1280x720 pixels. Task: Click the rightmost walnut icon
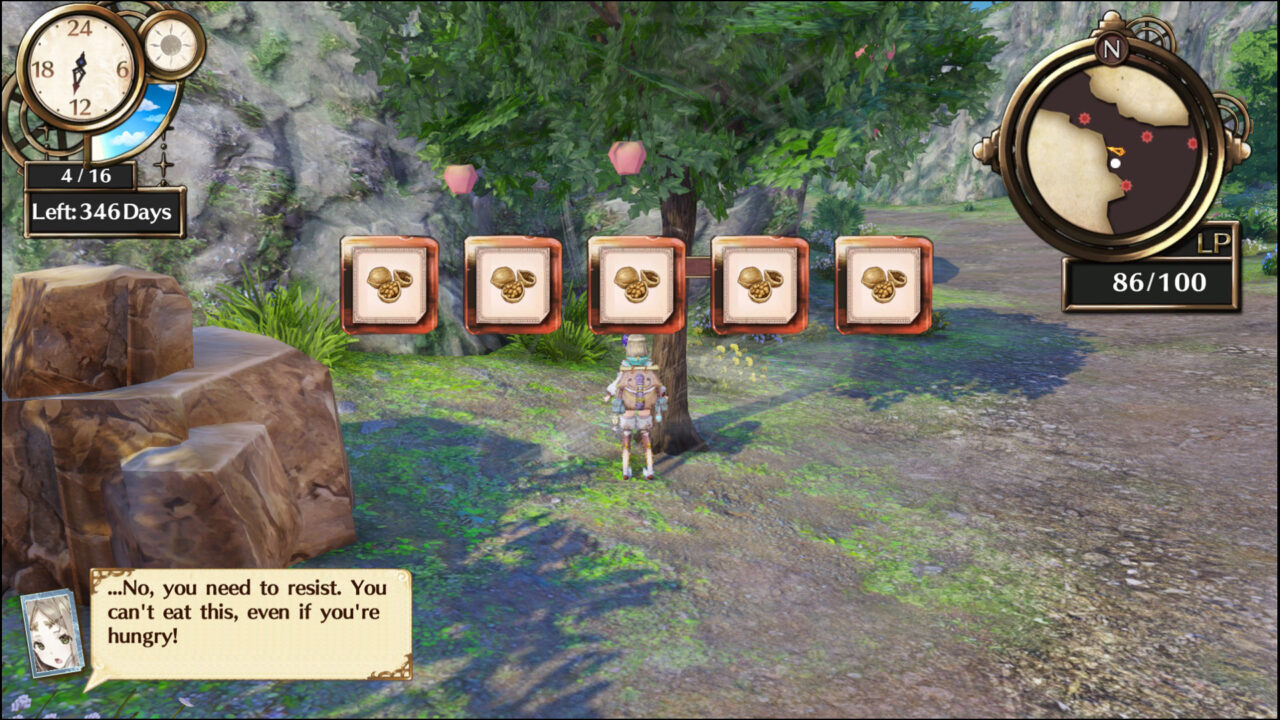click(x=883, y=283)
